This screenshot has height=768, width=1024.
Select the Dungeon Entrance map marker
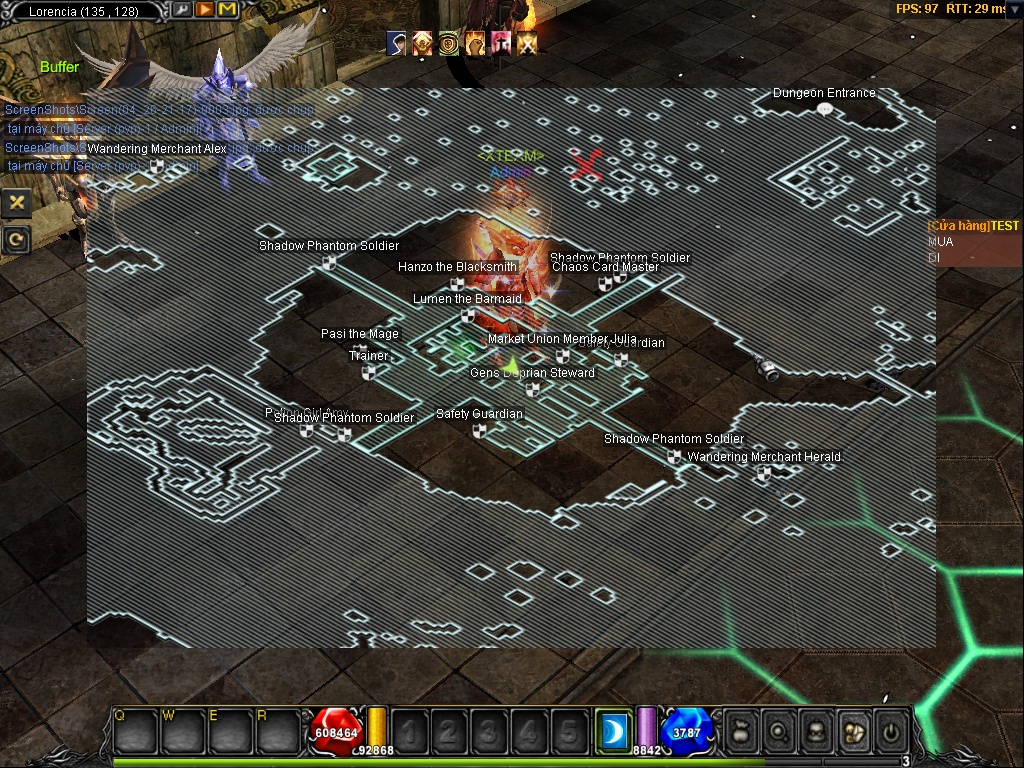(825, 109)
